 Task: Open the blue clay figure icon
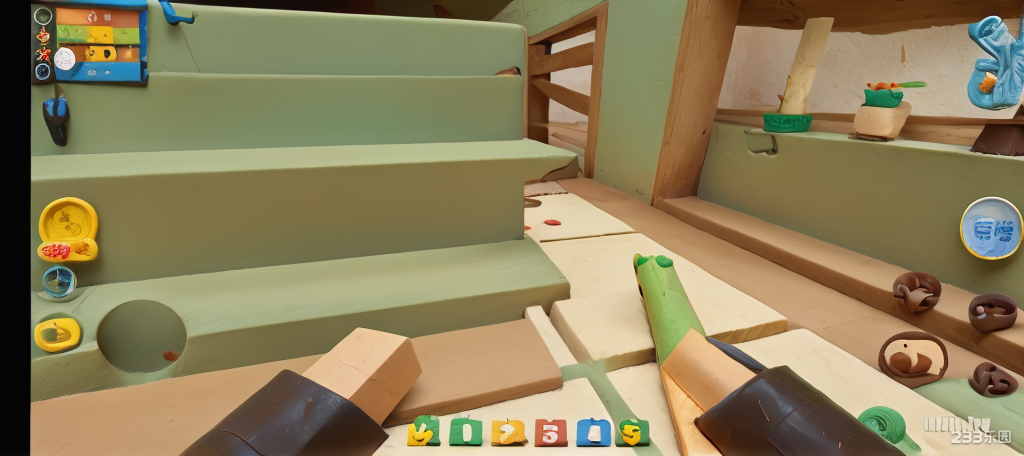coord(994,62)
